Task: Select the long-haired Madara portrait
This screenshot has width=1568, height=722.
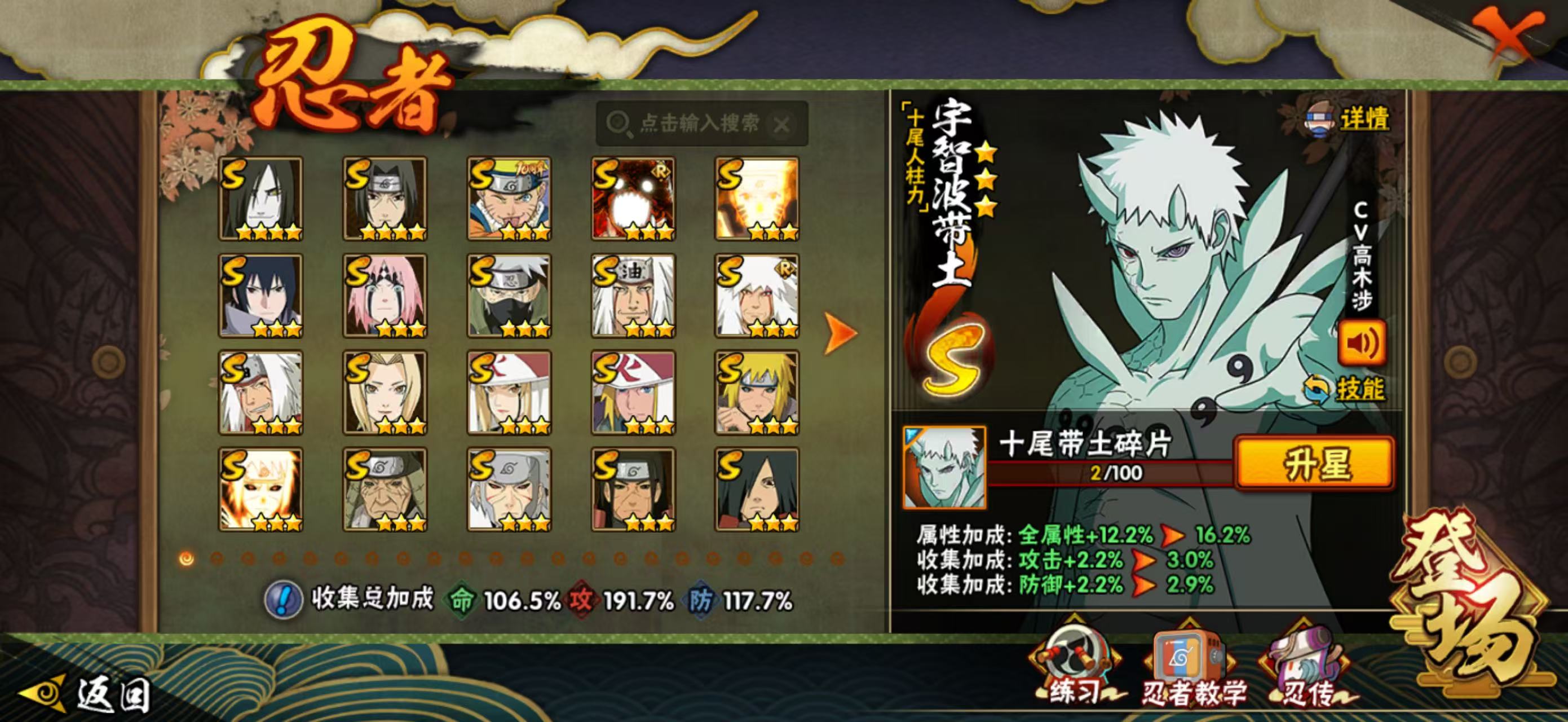Action: pos(757,490)
